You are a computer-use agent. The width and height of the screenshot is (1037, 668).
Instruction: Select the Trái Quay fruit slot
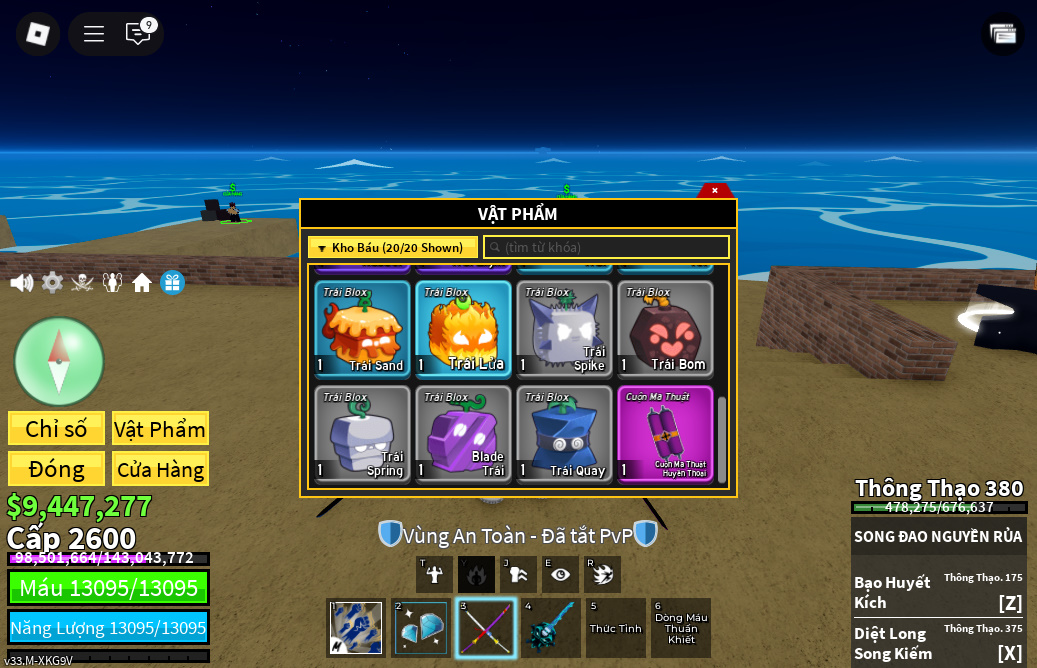point(564,434)
